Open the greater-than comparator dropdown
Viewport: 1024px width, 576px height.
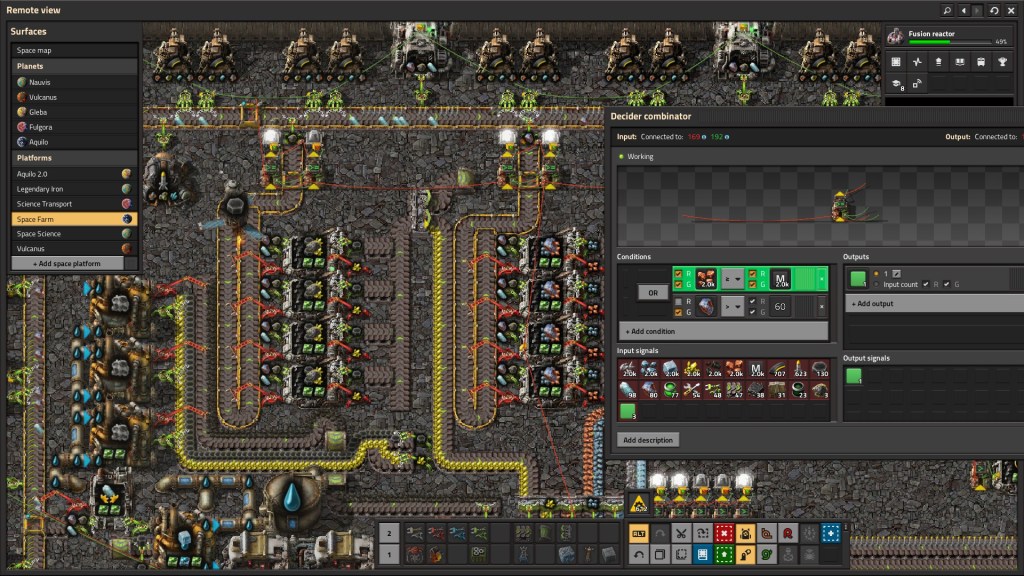733,279
